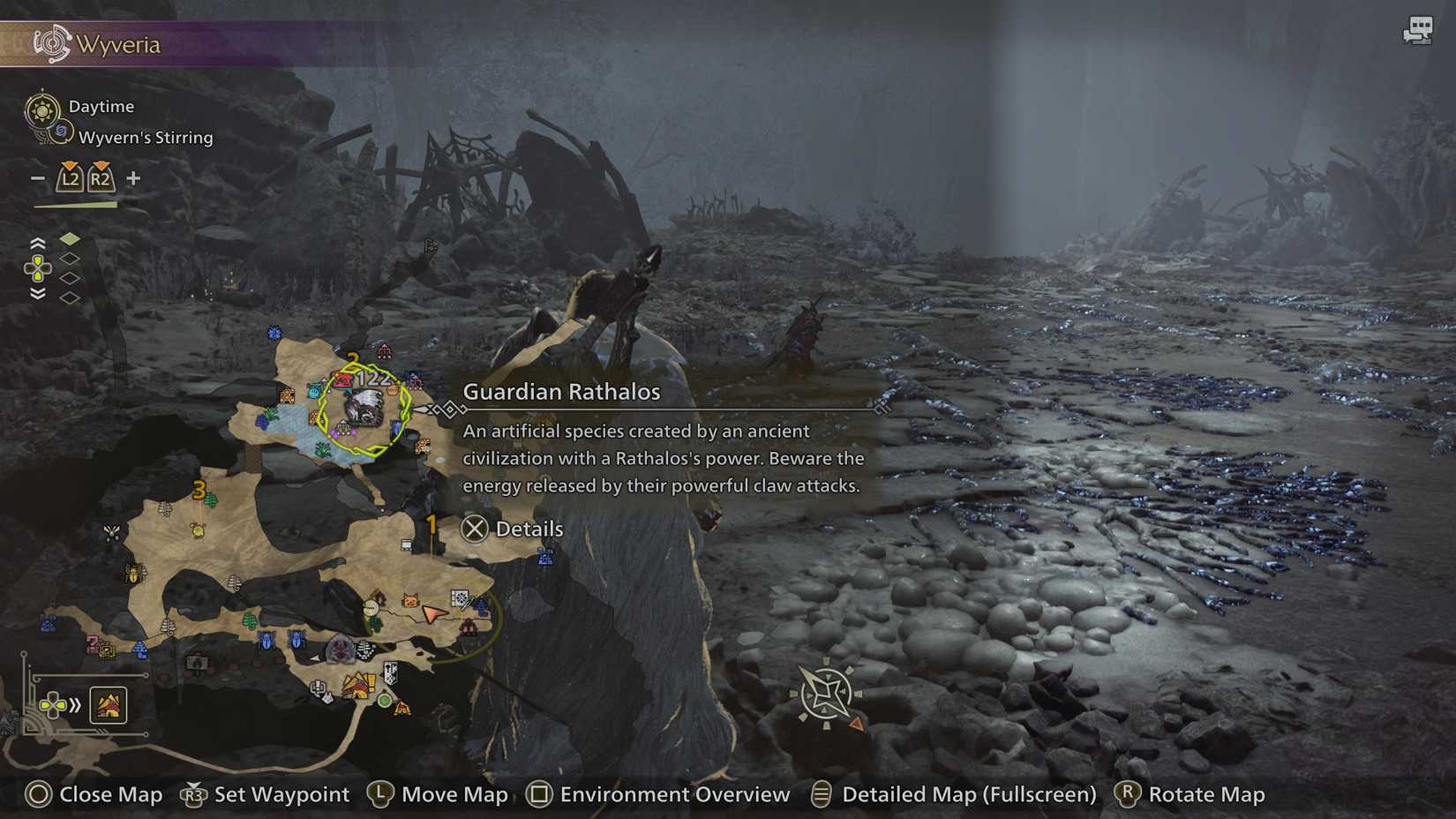
Task: Open the Detailed Map (Fullscreen) option
Action: [967, 793]
